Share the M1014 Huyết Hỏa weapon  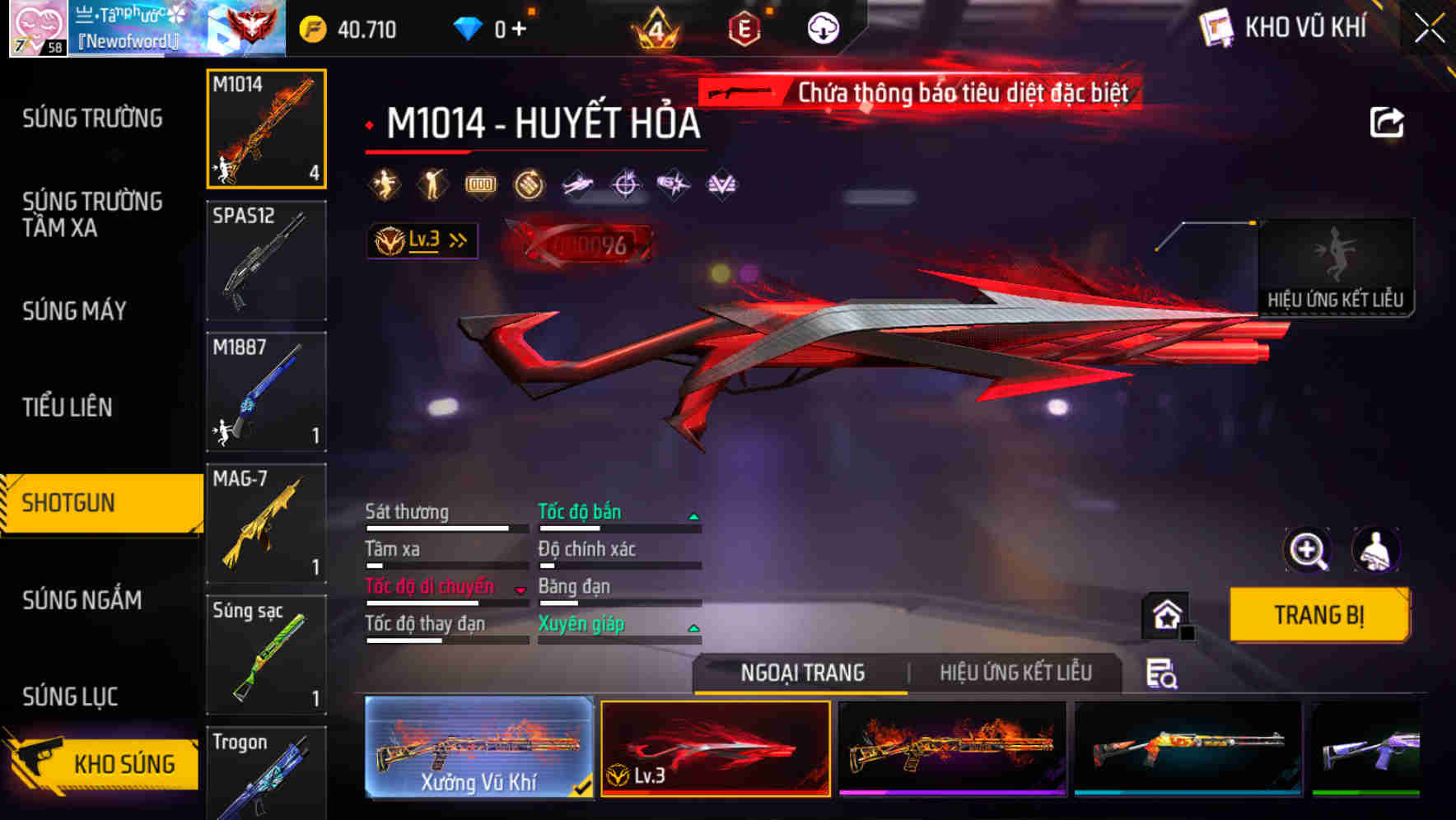pyautogui.click(x=1386, y=122)
